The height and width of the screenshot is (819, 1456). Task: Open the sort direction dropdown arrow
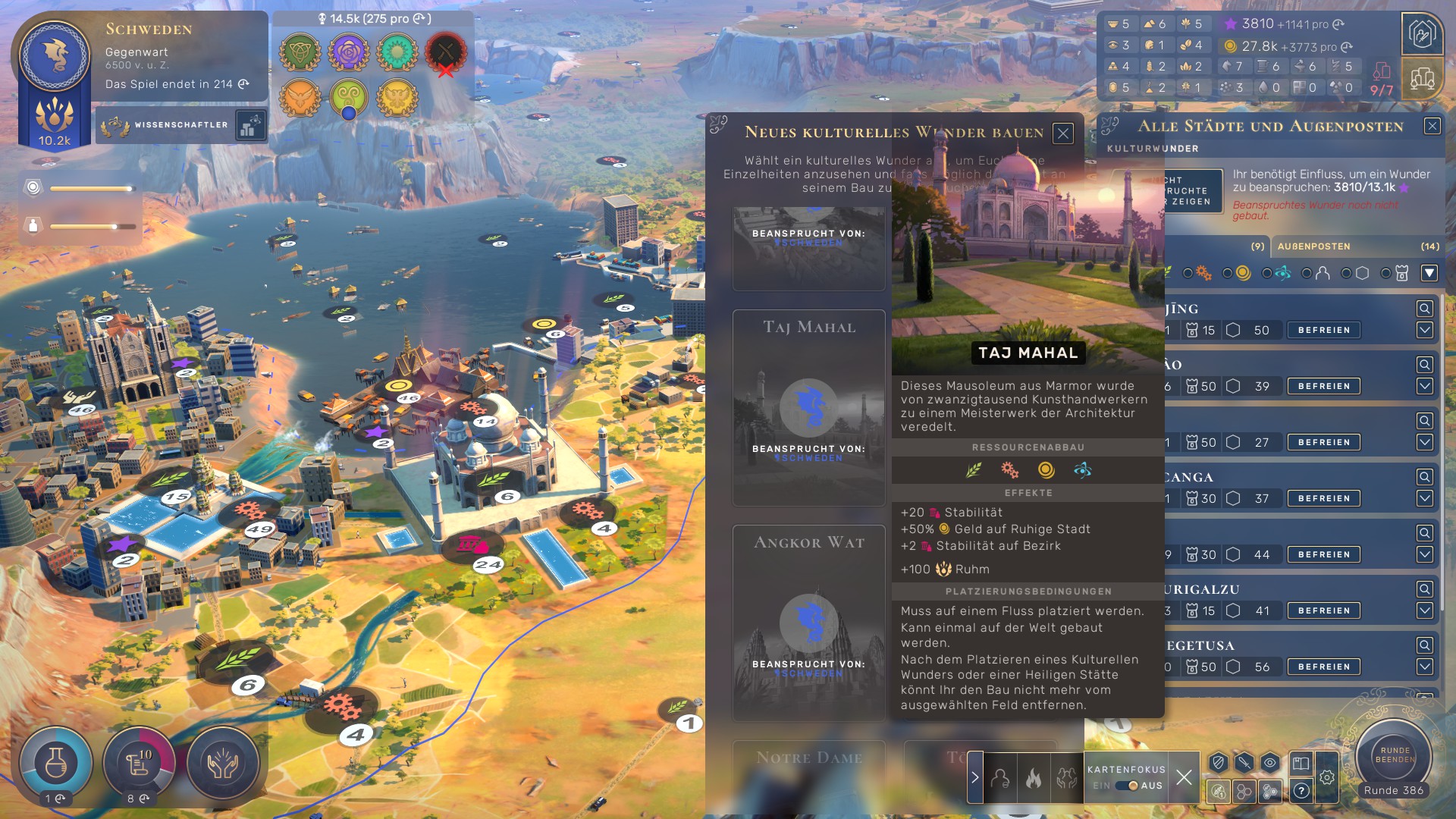(1429, 273)
